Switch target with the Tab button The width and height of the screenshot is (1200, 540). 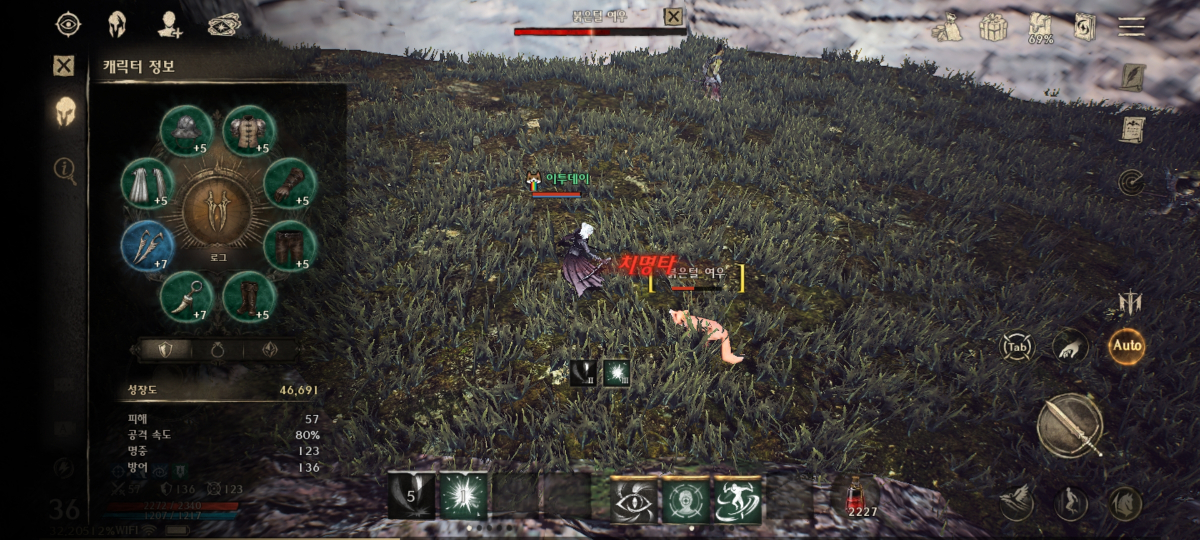(1018, 347)
